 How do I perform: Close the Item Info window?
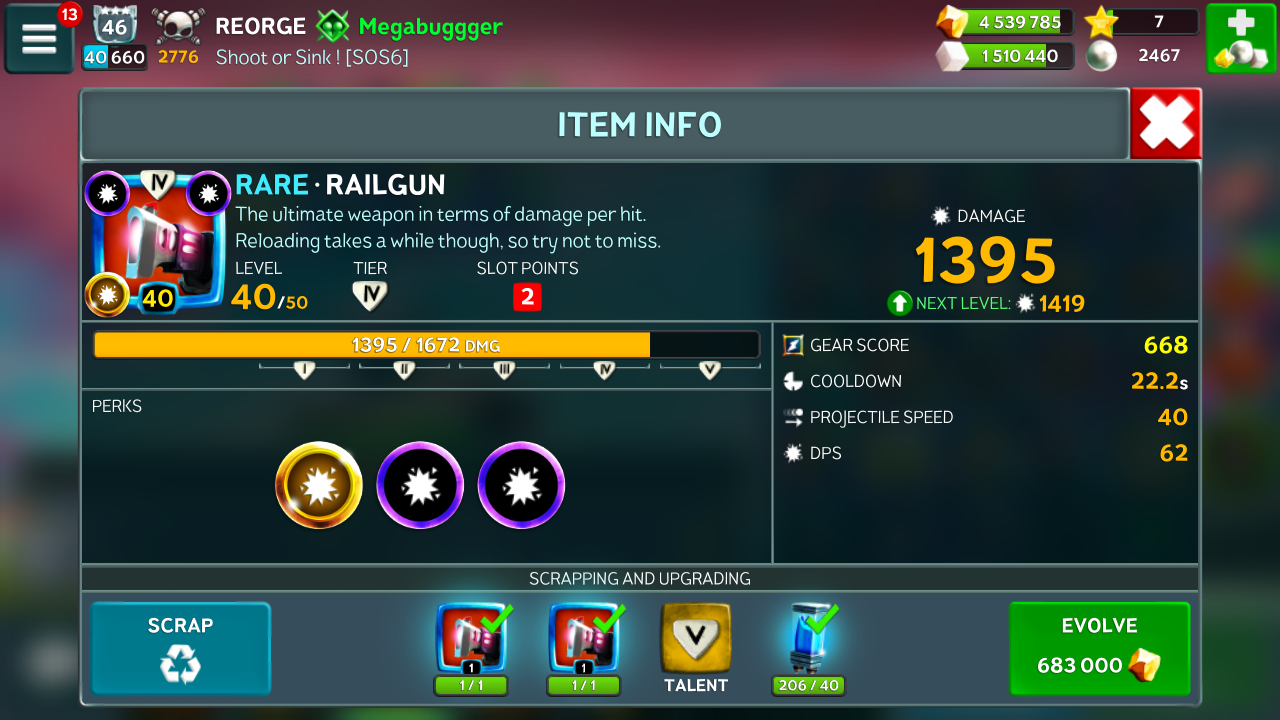point(1165,124)
